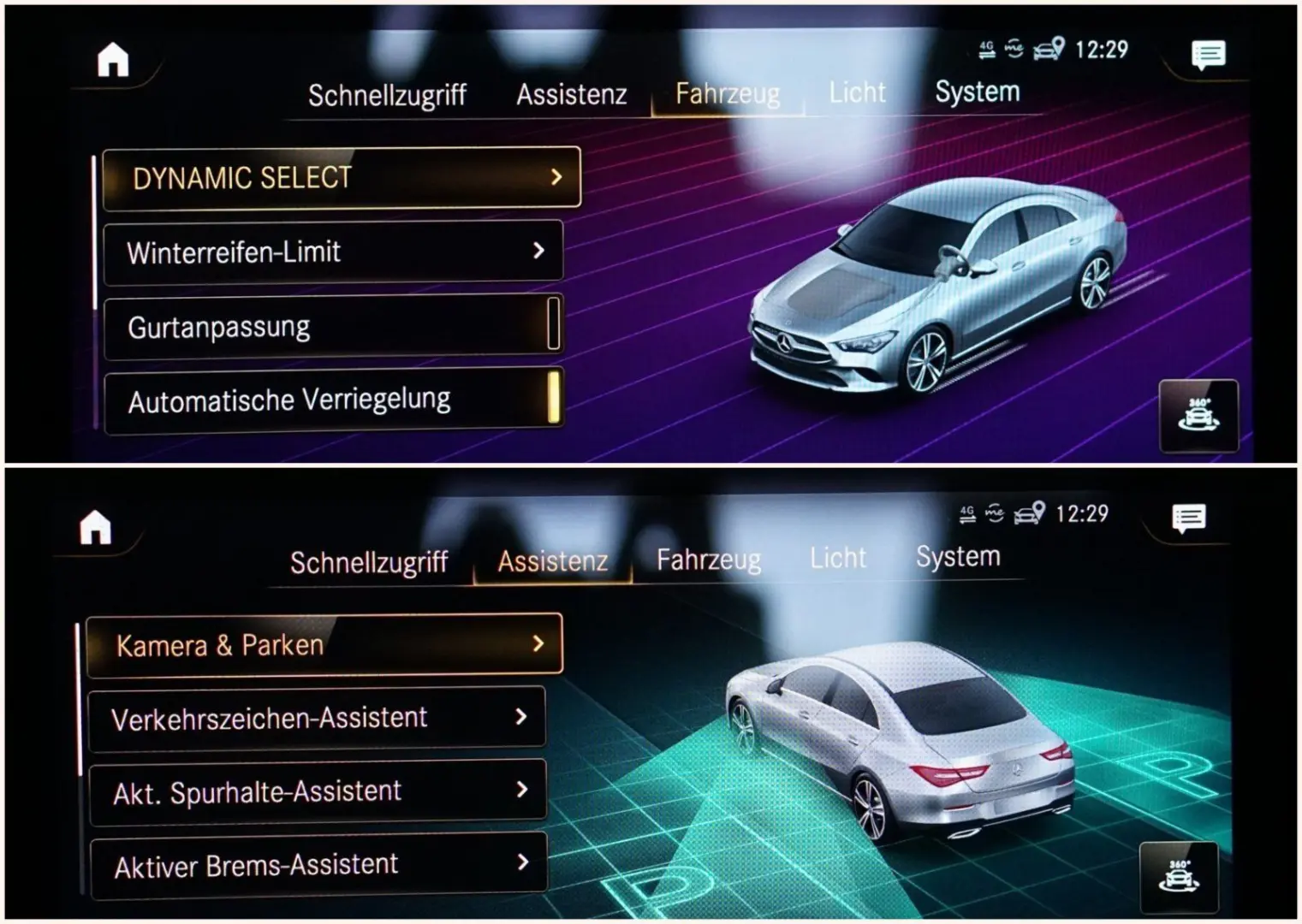Viewport: 1302px width, 924px height.
Task: Select Aktiver Brems-Assistent
Action: pyautogui.click(x=317, y=864)
